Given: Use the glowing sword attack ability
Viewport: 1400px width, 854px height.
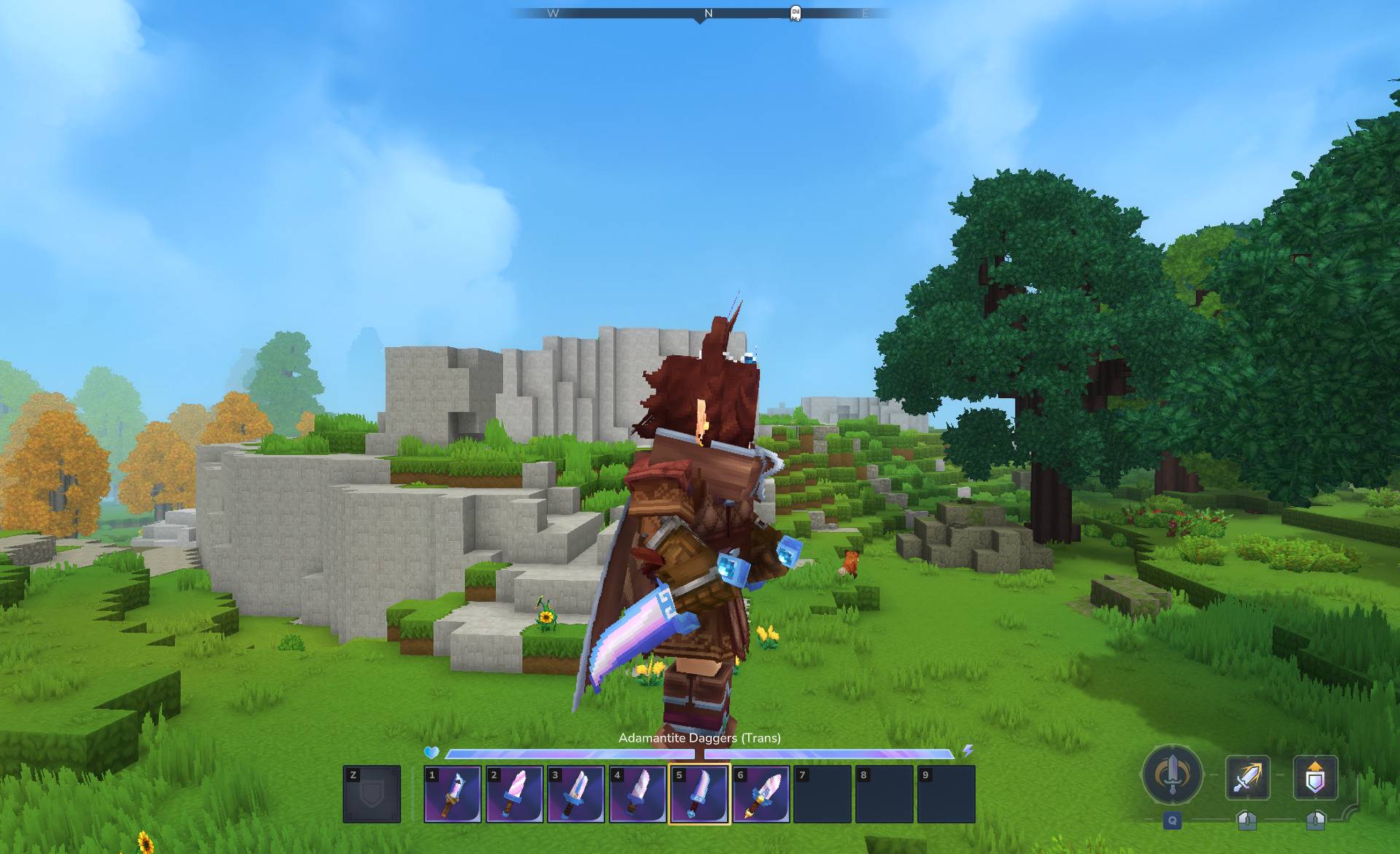Looking at the screenshot, I should click(1248, 777).
